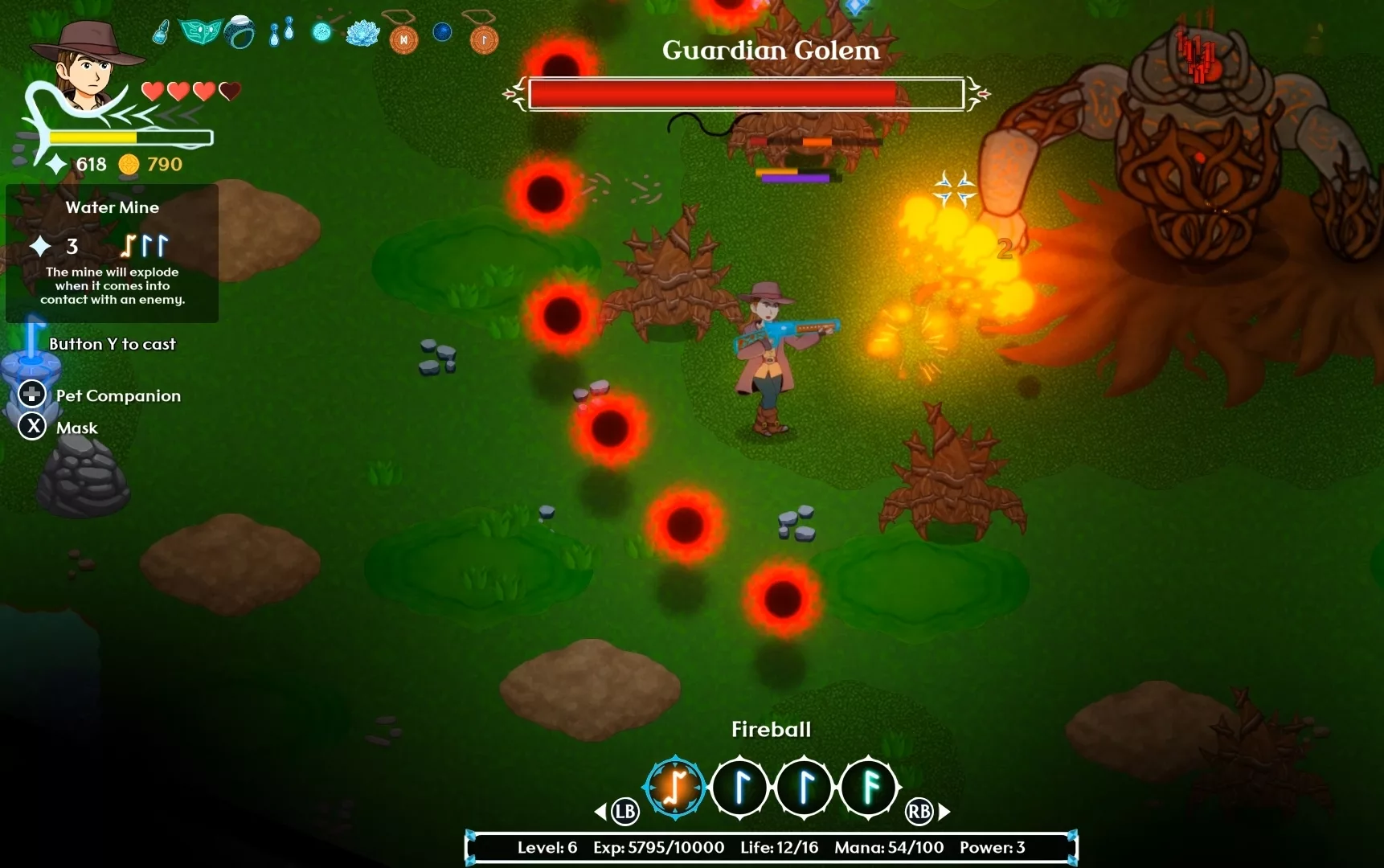This screenshot has height=868, width=1384.
Task: Select the orange amulet with bowtie rune
Action: (403, 37)
